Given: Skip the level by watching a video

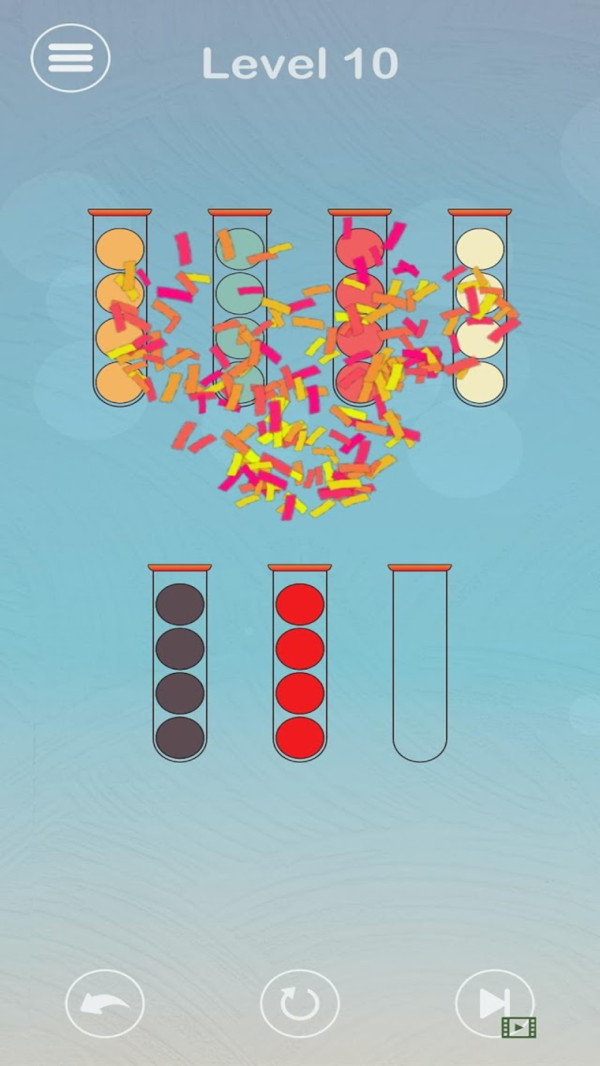Looking at the screenshot, I should [495, 1003].
